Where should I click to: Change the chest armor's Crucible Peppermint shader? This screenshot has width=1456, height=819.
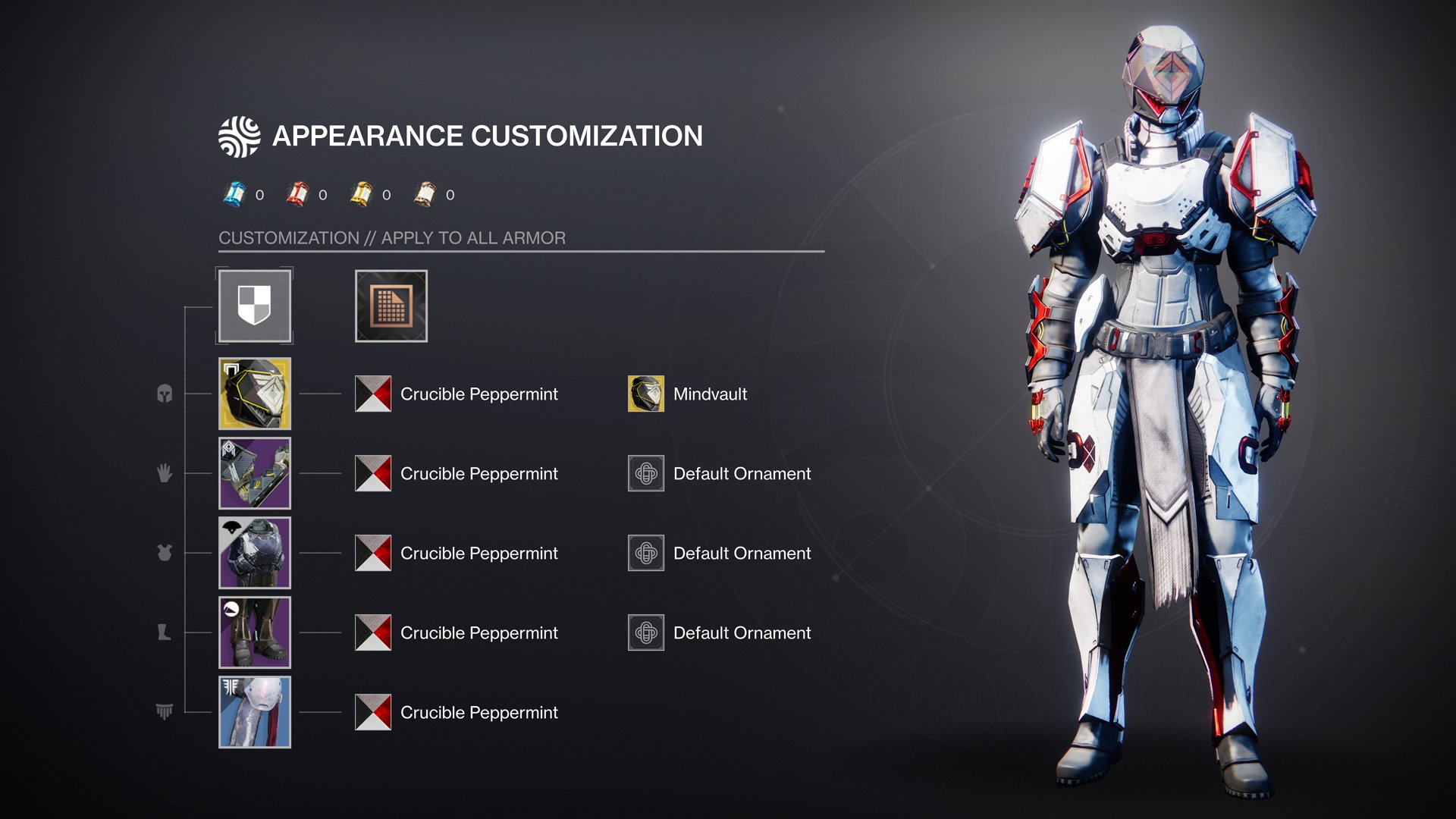pos(373,553)
